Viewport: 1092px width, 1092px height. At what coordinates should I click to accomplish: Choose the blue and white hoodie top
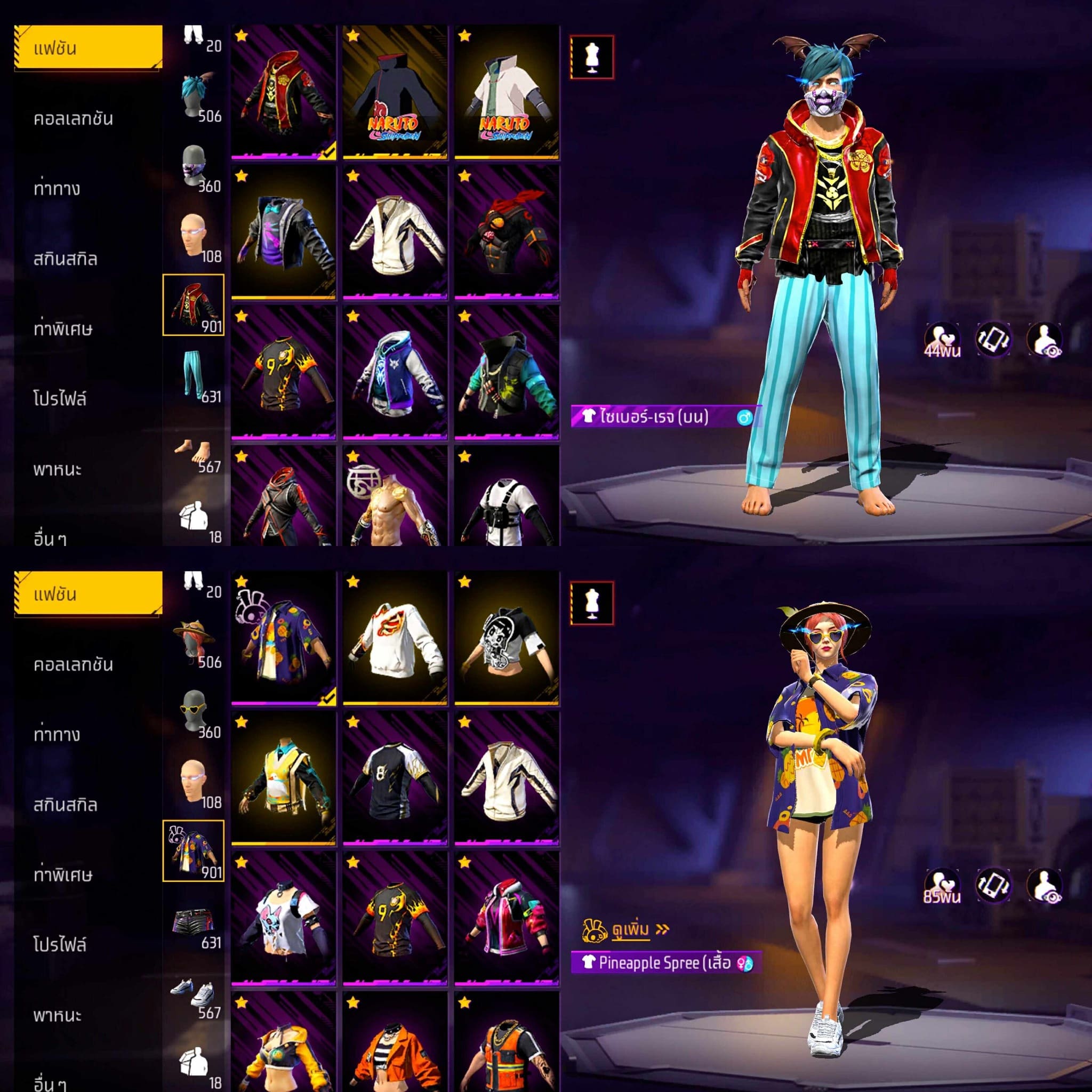[395, 373]
